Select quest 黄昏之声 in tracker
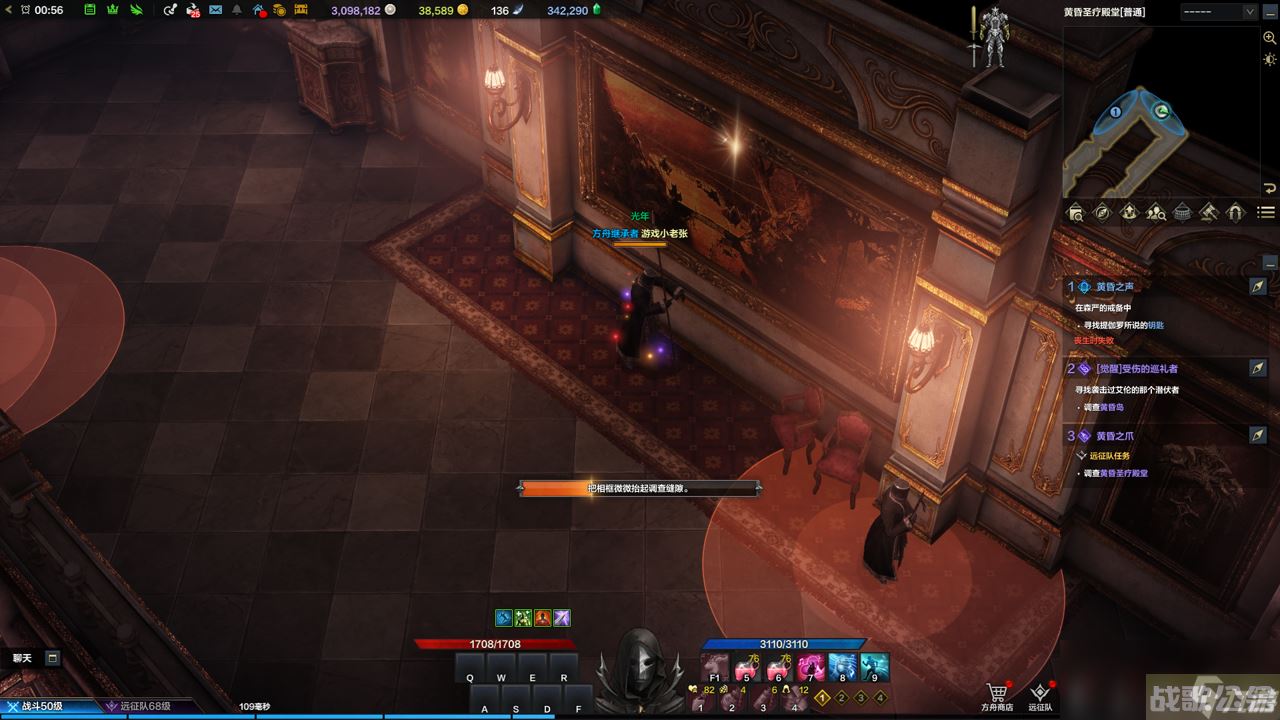Viewport: 1280px width, 720px height. tap(1114, 286)
